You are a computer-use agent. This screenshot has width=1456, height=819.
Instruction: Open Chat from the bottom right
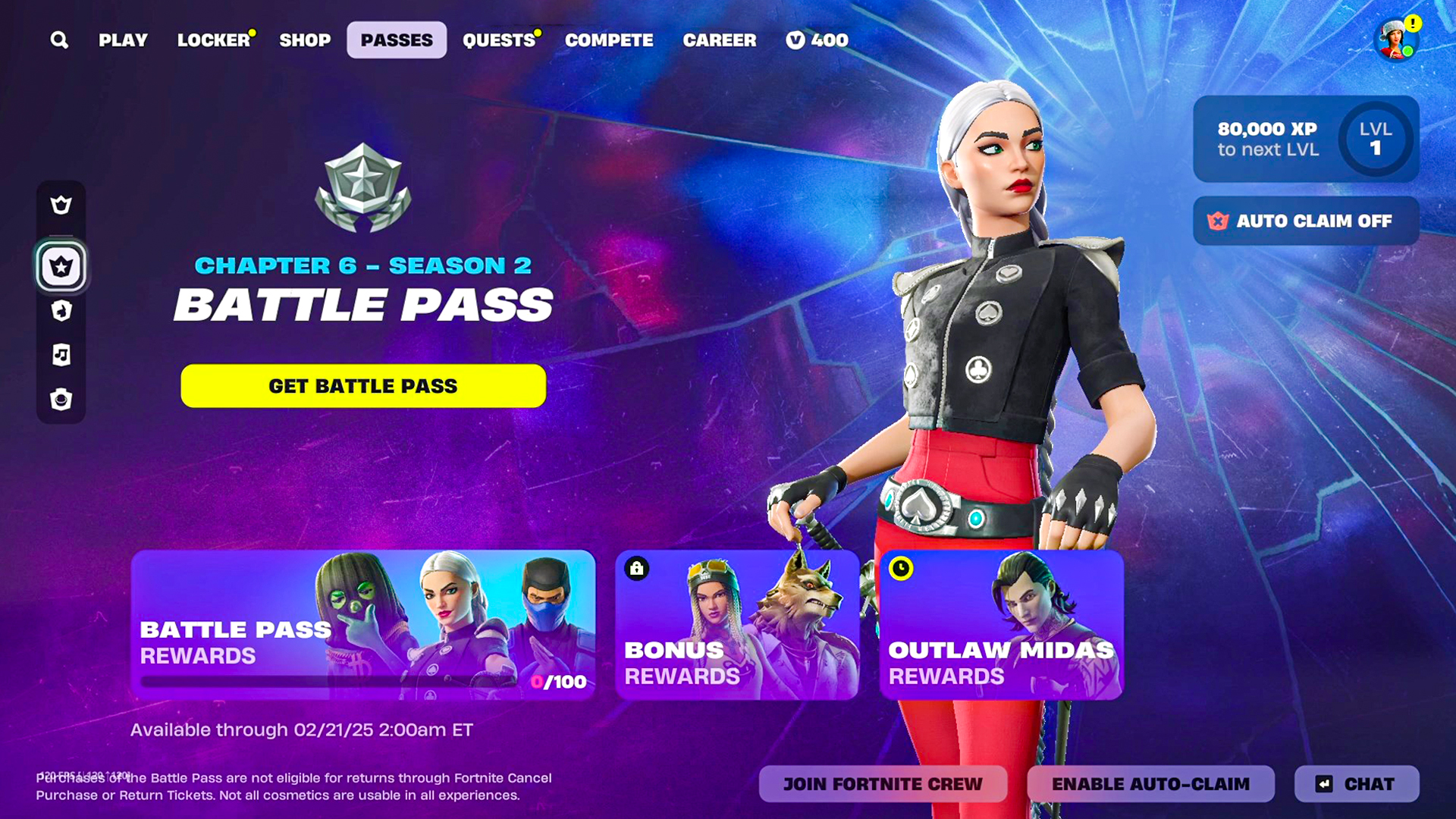pos(1357,784)
